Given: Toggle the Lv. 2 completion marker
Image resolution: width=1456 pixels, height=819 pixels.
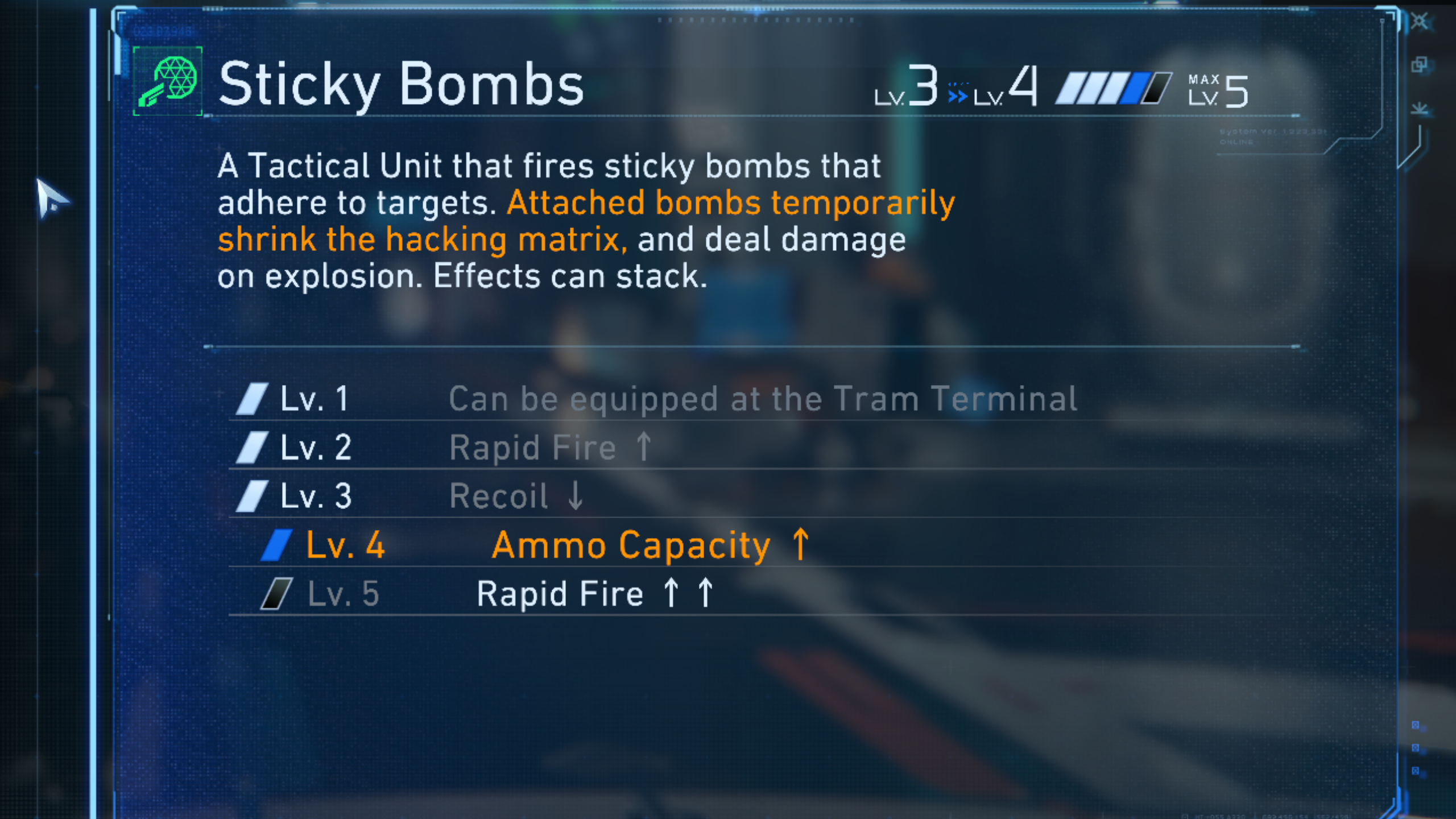Looking at the screenshot, I should (x=254, y=446).
